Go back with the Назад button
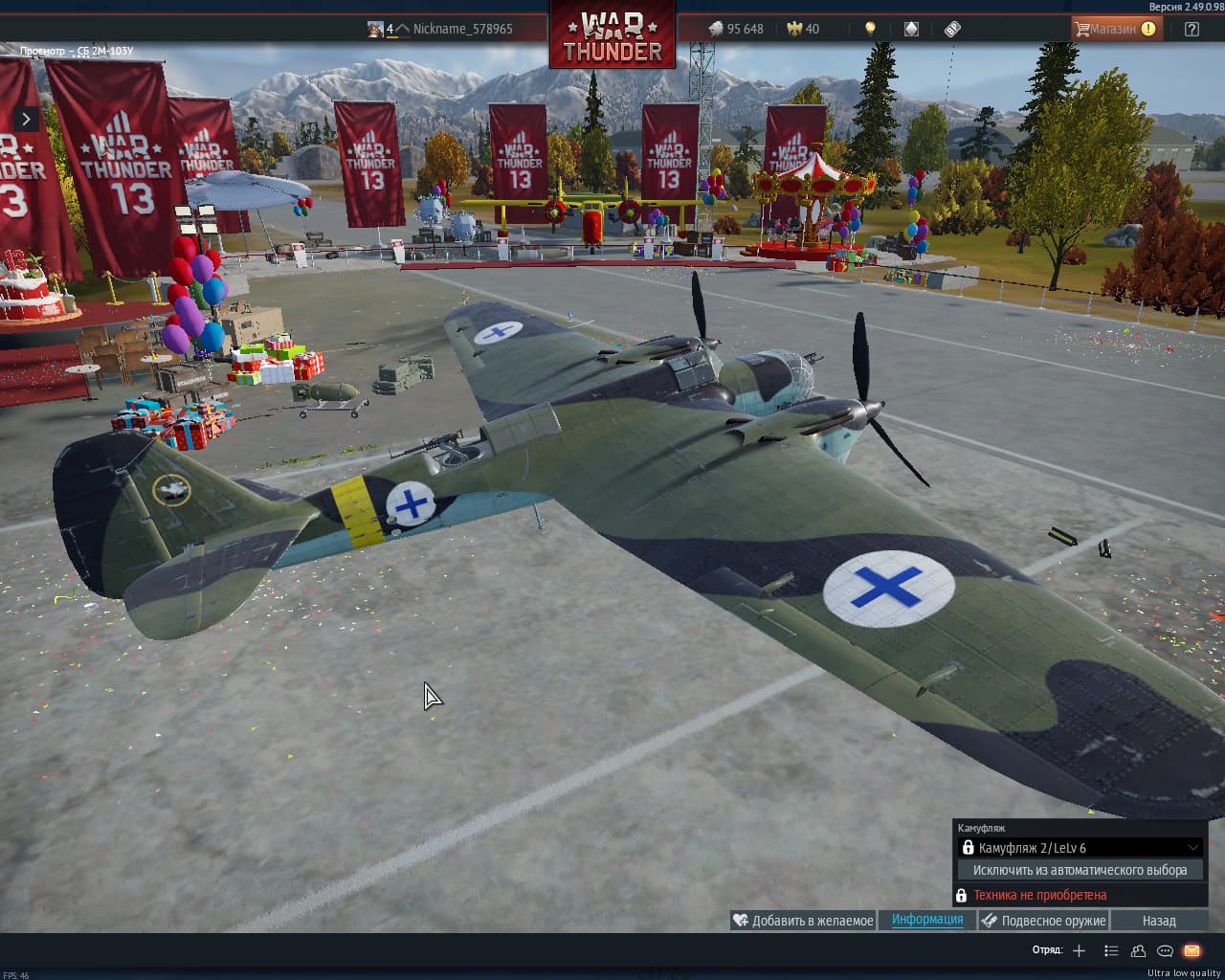The image size is (1225, 980). pyautogui.click(x=1159, y=921)
